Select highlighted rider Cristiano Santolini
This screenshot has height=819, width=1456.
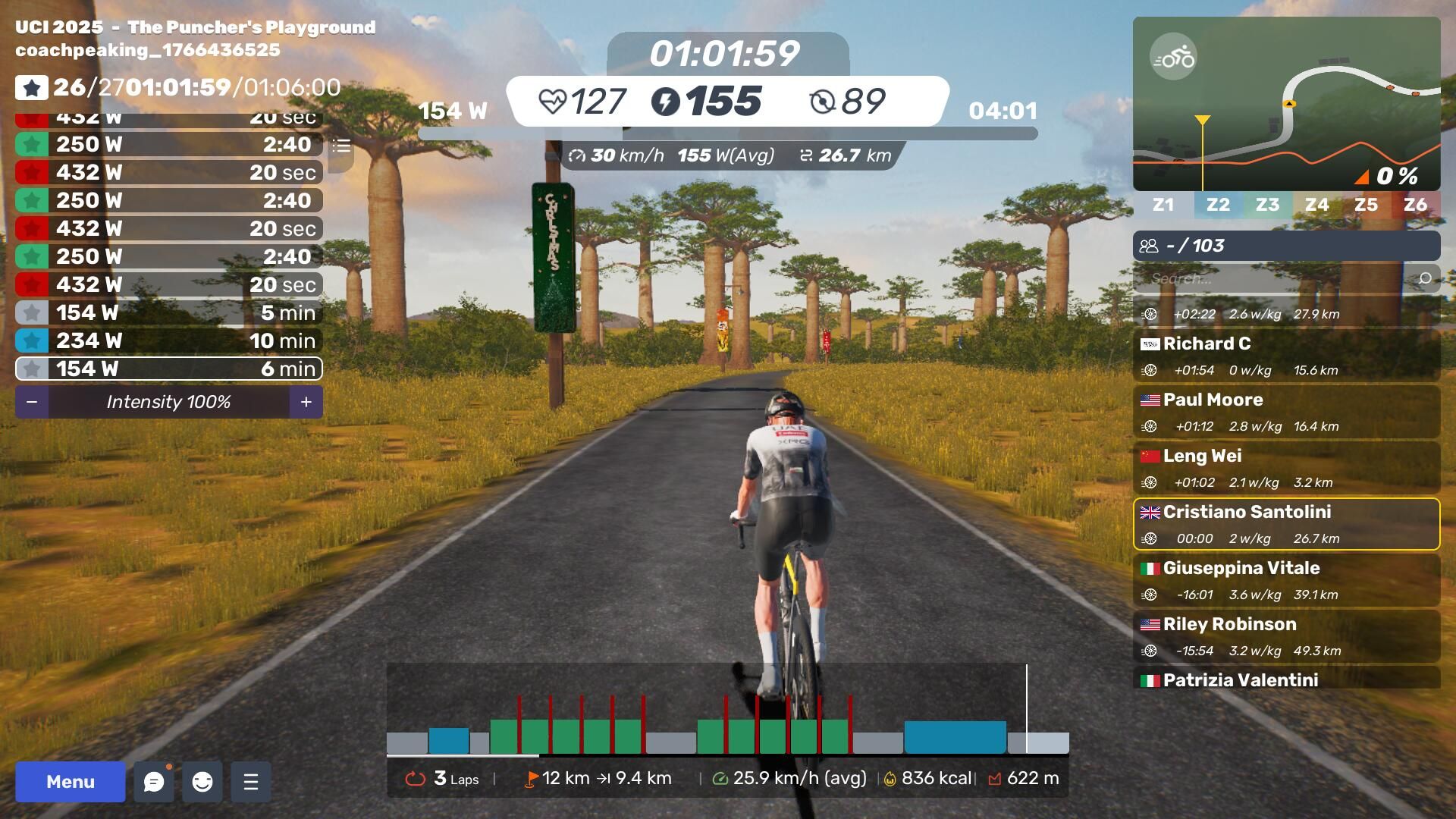point(1286,523)
